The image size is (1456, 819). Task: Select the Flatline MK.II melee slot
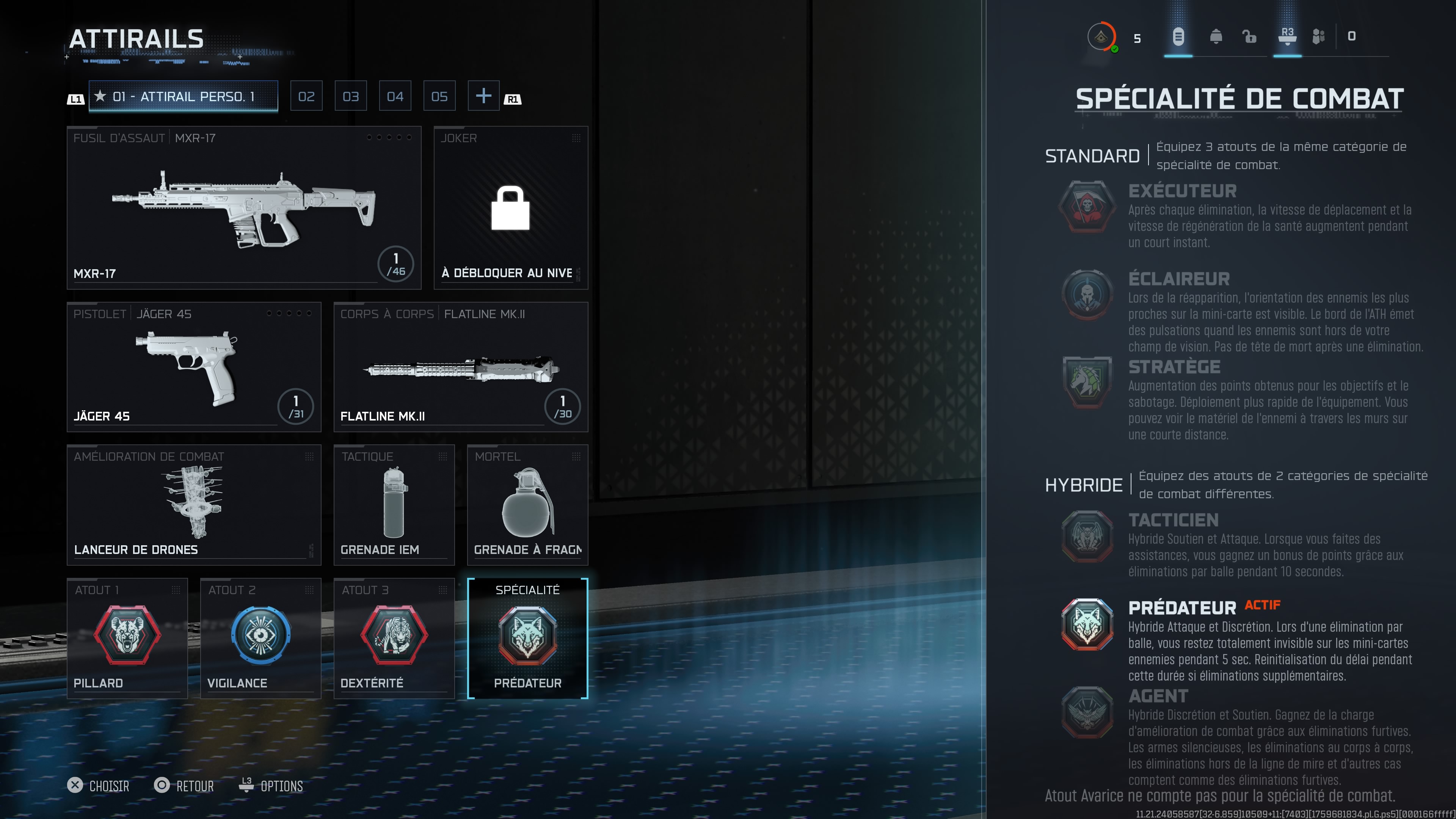tap(461, 367)
